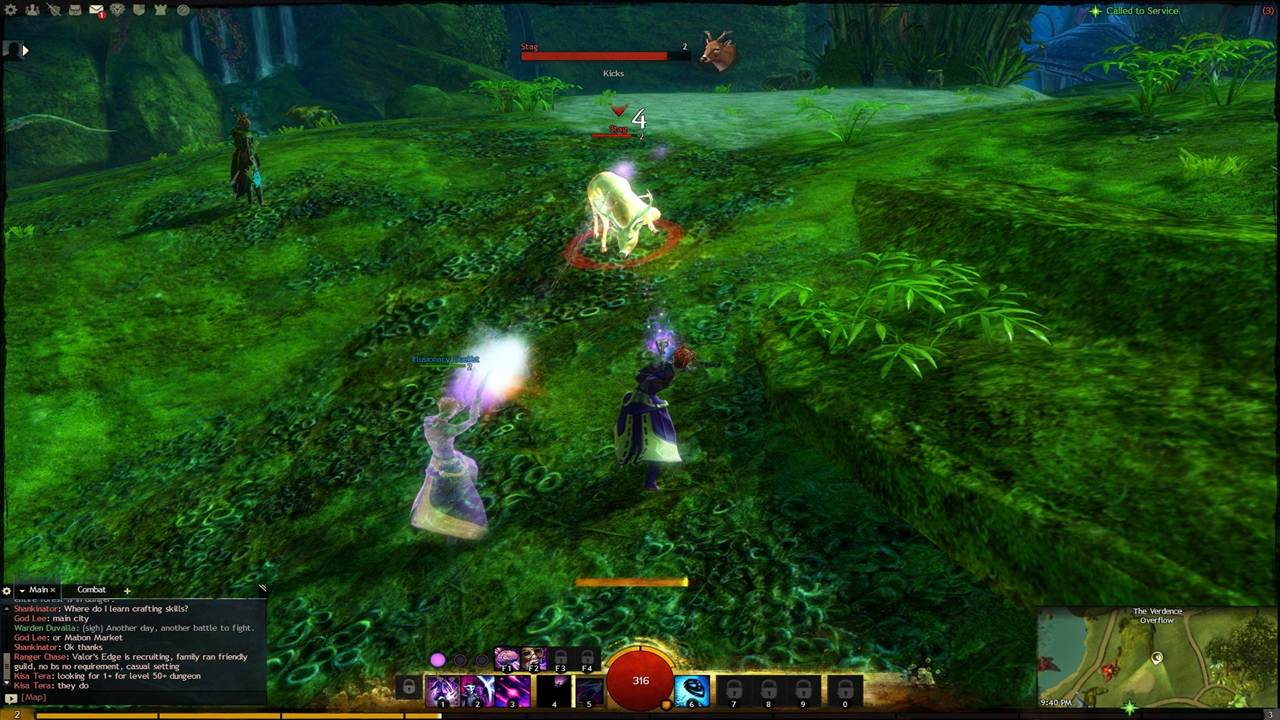Screen dimensions: 1280x720
Task: Add a new chat tab with plus button
Action: tap(127, 590)
